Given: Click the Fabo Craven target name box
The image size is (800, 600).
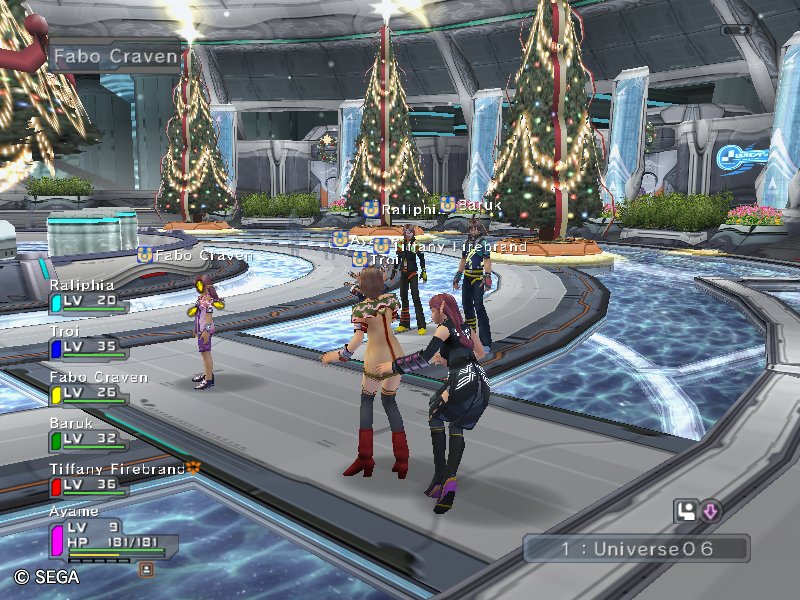Looking at the screenshot, I should pyautogui.click(x=113, y=56).
